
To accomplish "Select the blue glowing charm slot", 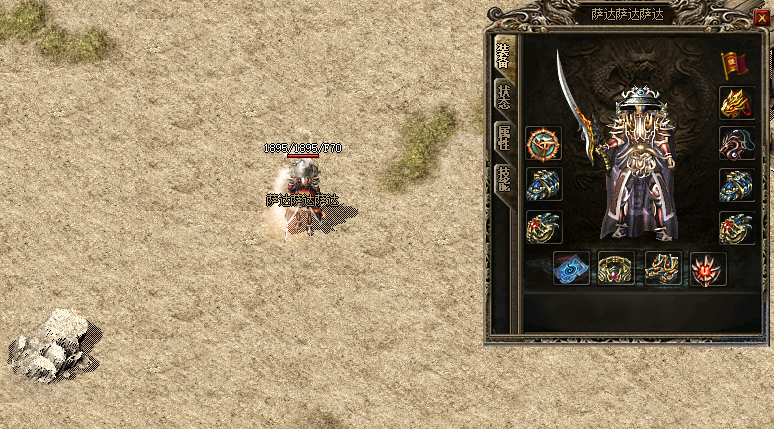I will coord(571,268).
